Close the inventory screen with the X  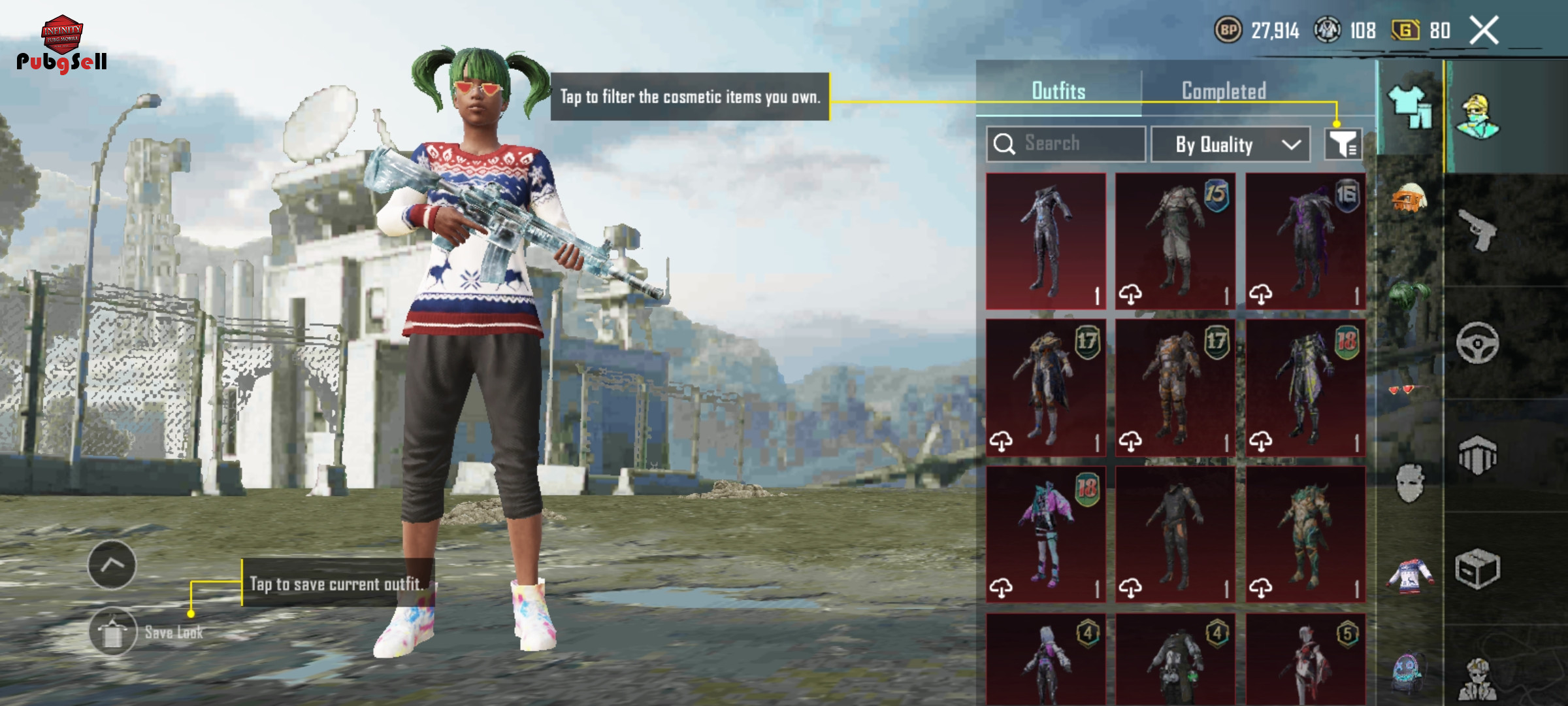coord(1484,31)
